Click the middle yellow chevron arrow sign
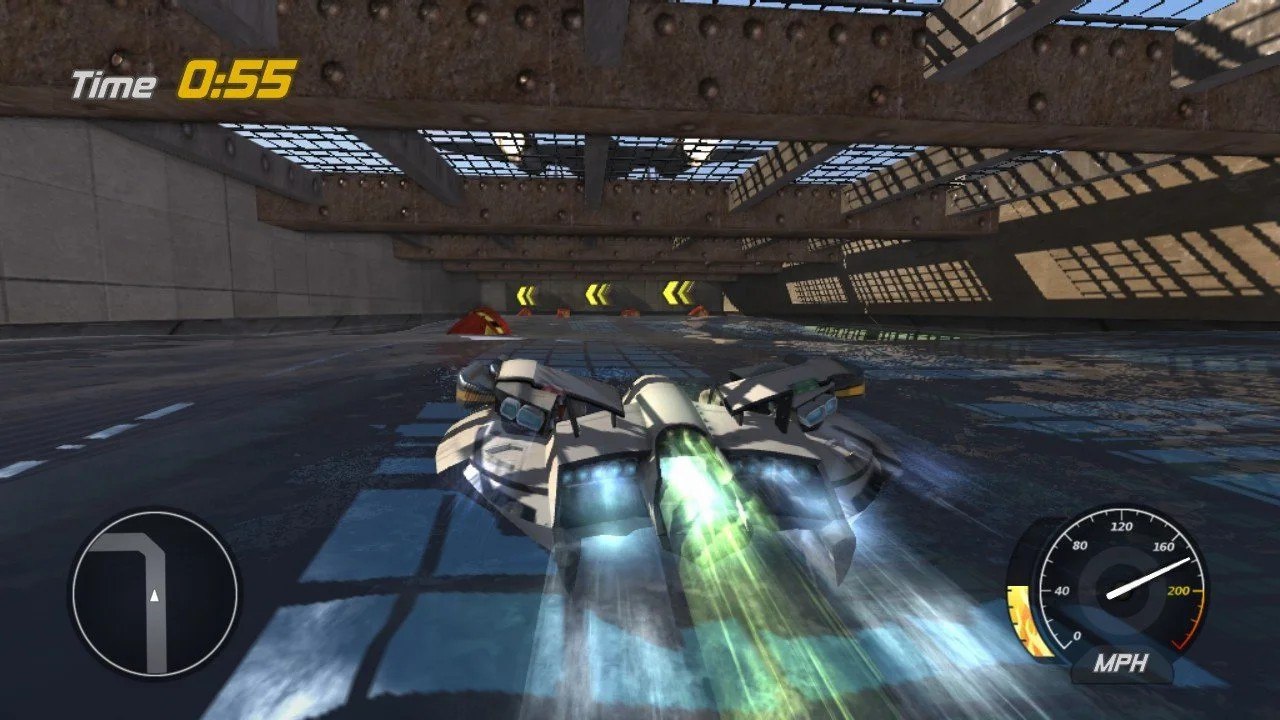This screenshot has height=720, width=1280. [597, 292]
